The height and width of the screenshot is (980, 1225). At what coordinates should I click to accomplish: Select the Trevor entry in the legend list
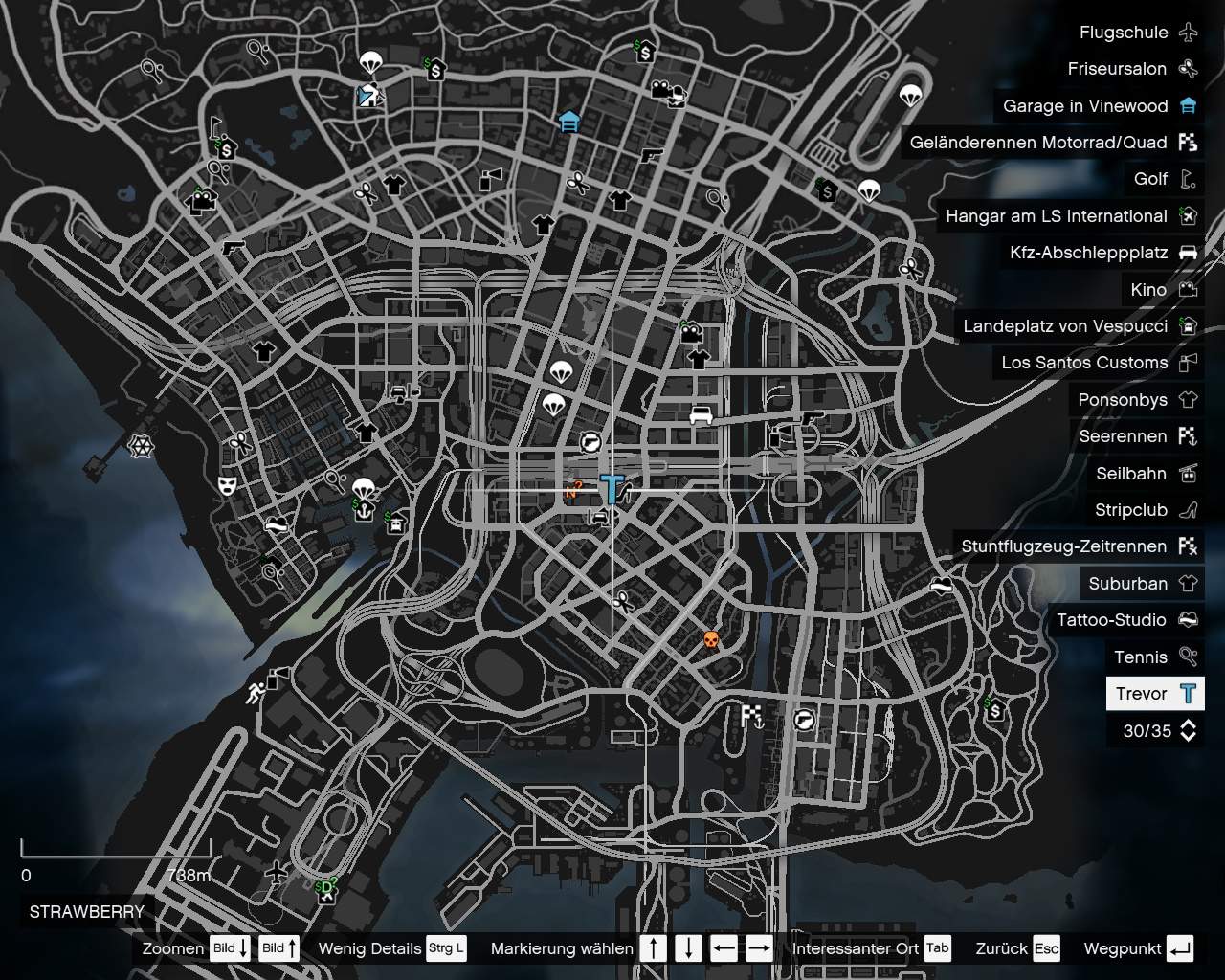coord(1153,693)
